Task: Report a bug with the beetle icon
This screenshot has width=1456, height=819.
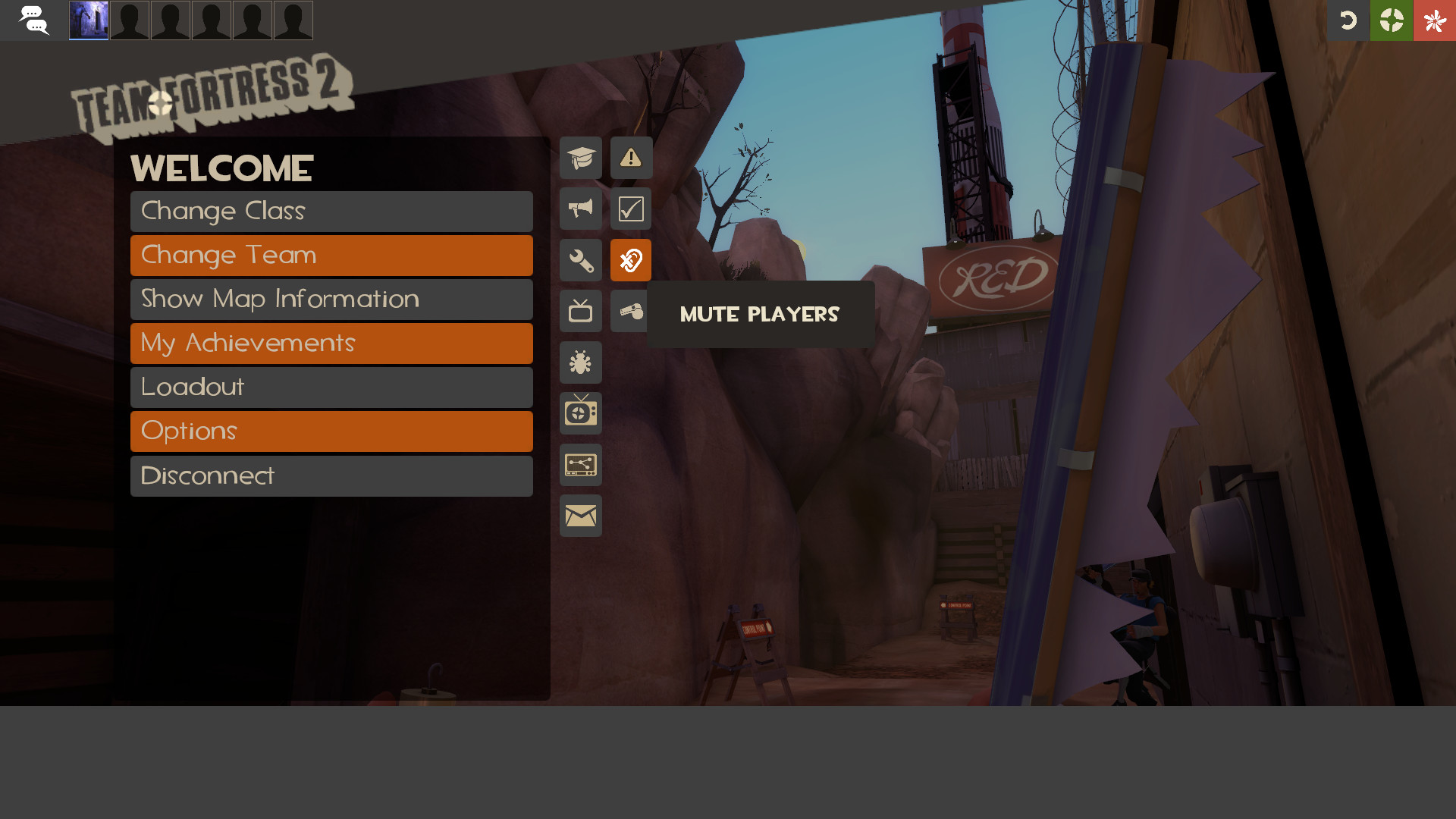Action: [580, 362]
